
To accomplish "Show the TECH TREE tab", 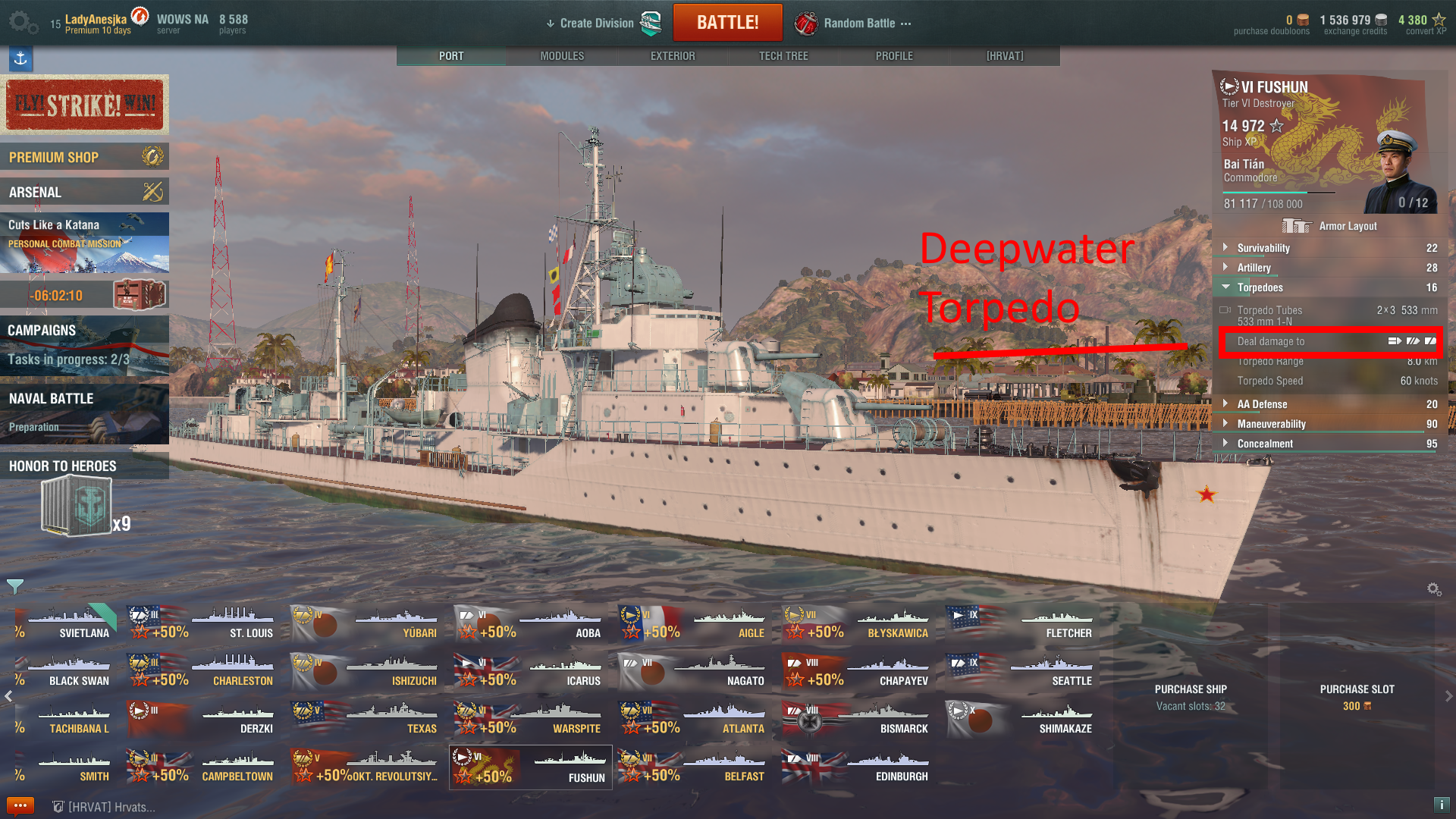I will click(783, 56).
